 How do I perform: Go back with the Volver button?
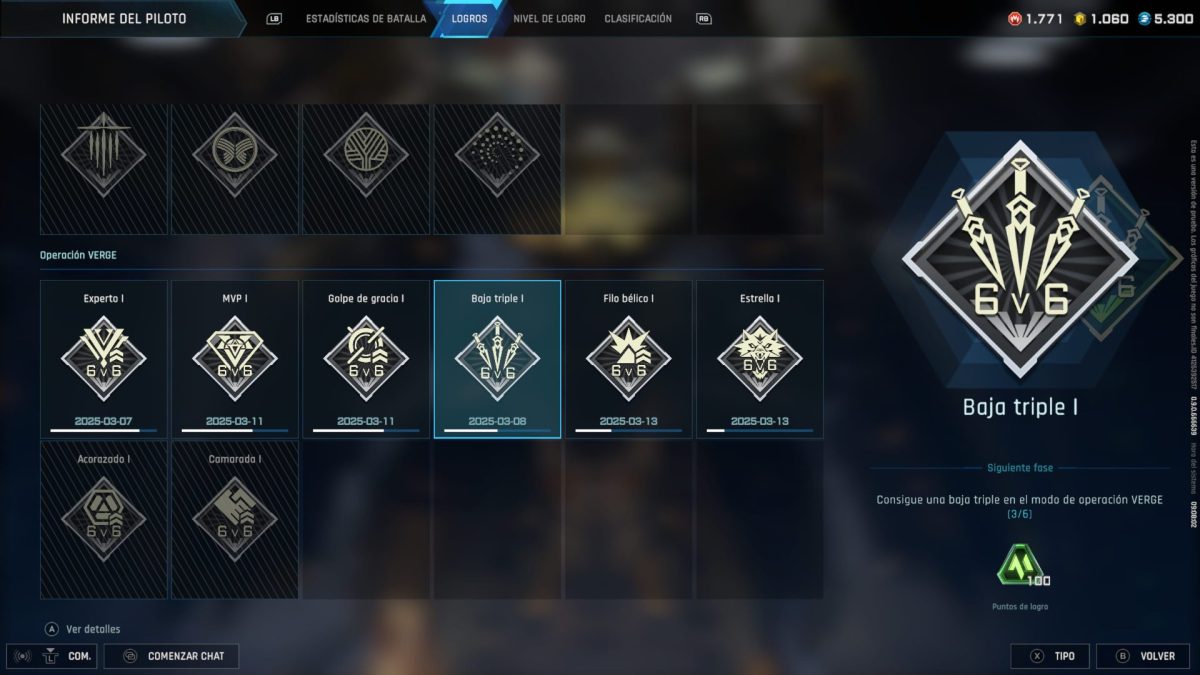pos(1143,656)
